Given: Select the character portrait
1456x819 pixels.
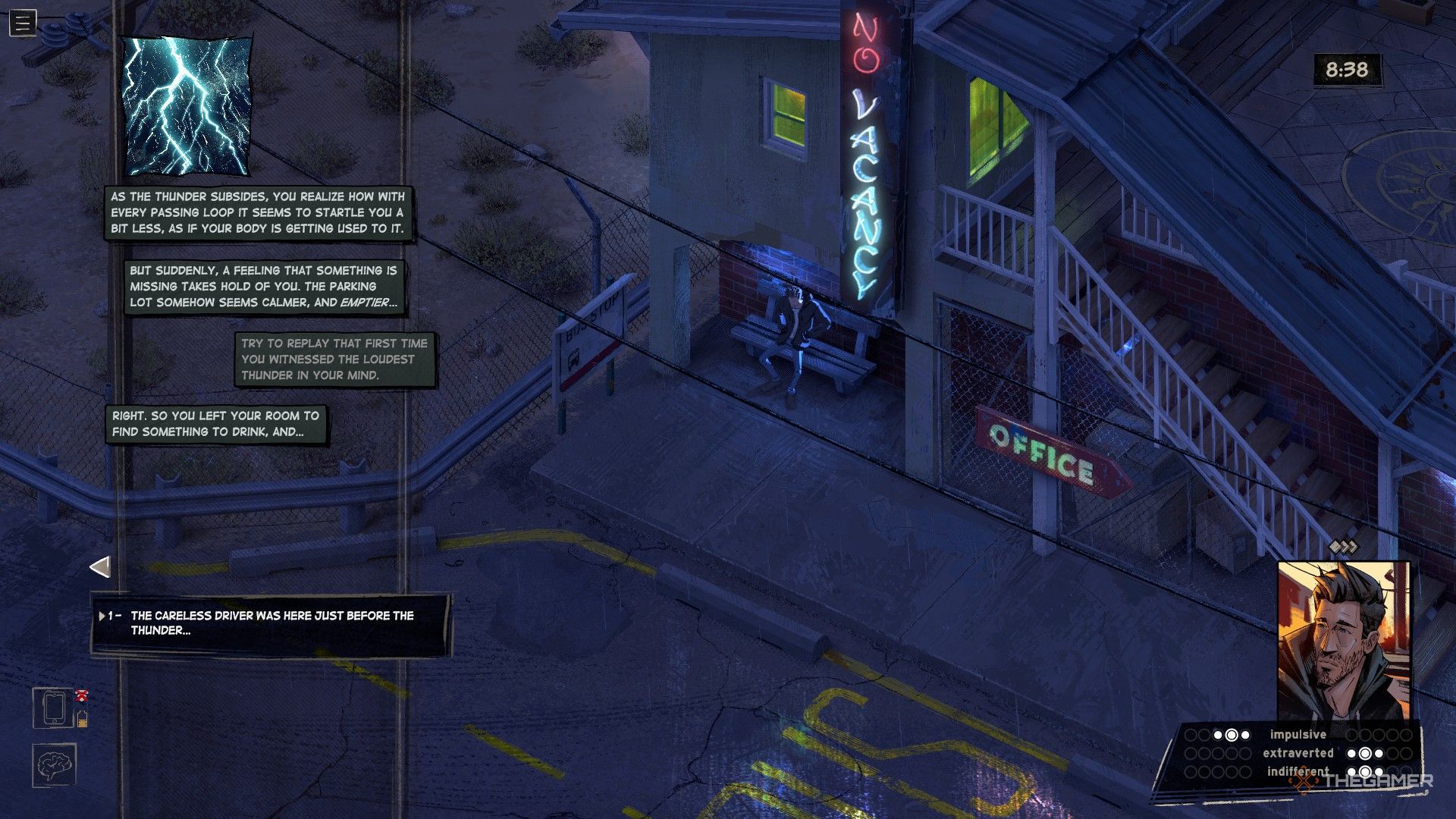Looking at the screenshot, I should 1343,642.
